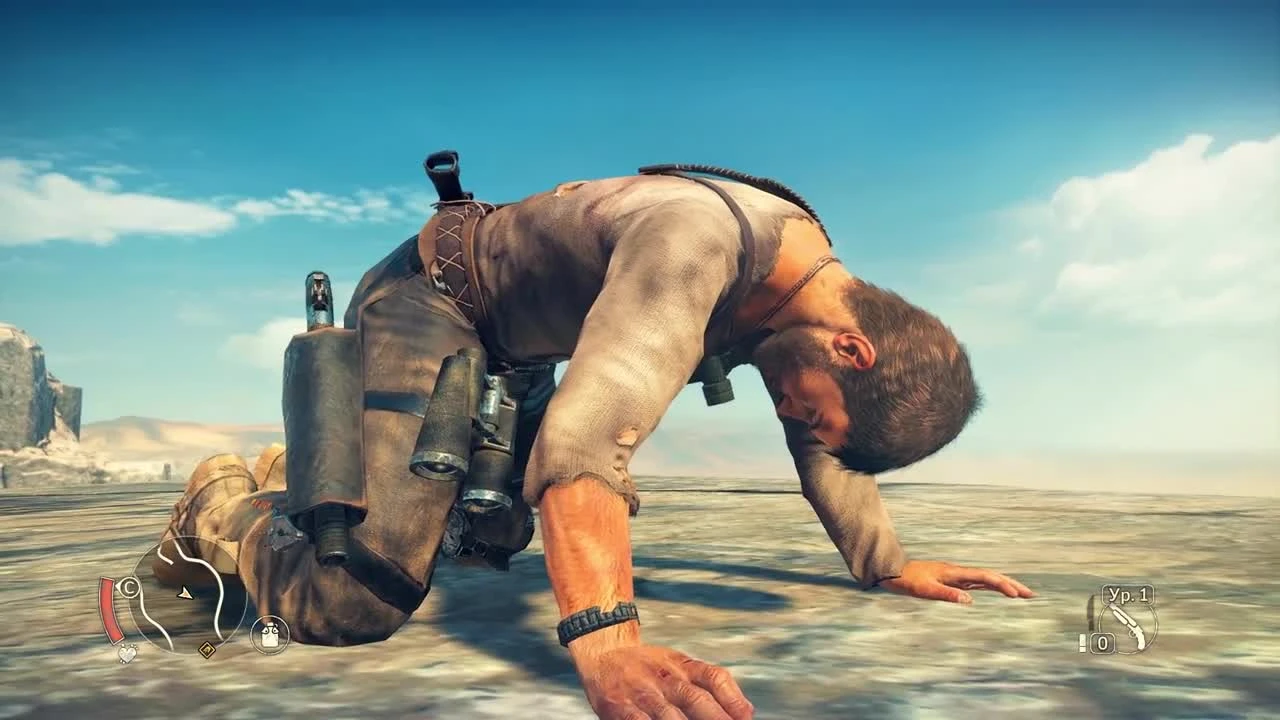Click the ammo counter showing 0
Screen dimensions: 1280x720
pyautogui.click(x=1103, y=642)
